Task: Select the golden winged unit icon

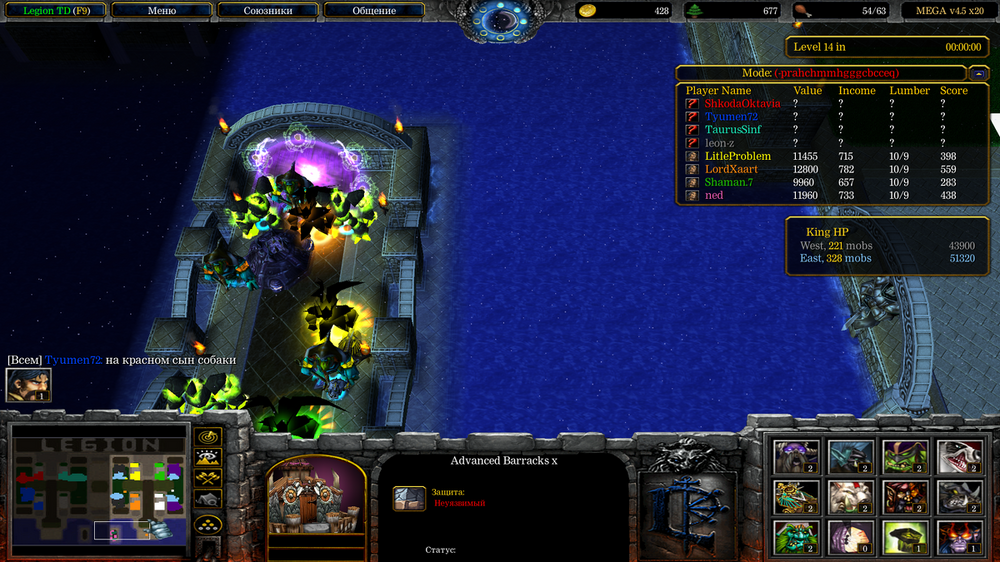Action: coord(796,496)
